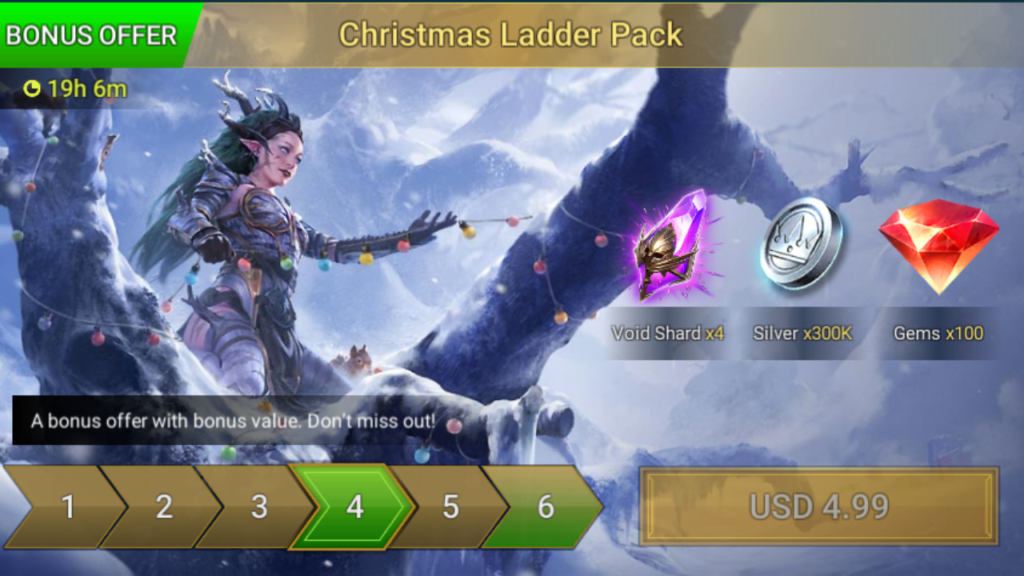View ladder step 6 offer
Viewport: 1024px width, 576px height.
point(545,507)
